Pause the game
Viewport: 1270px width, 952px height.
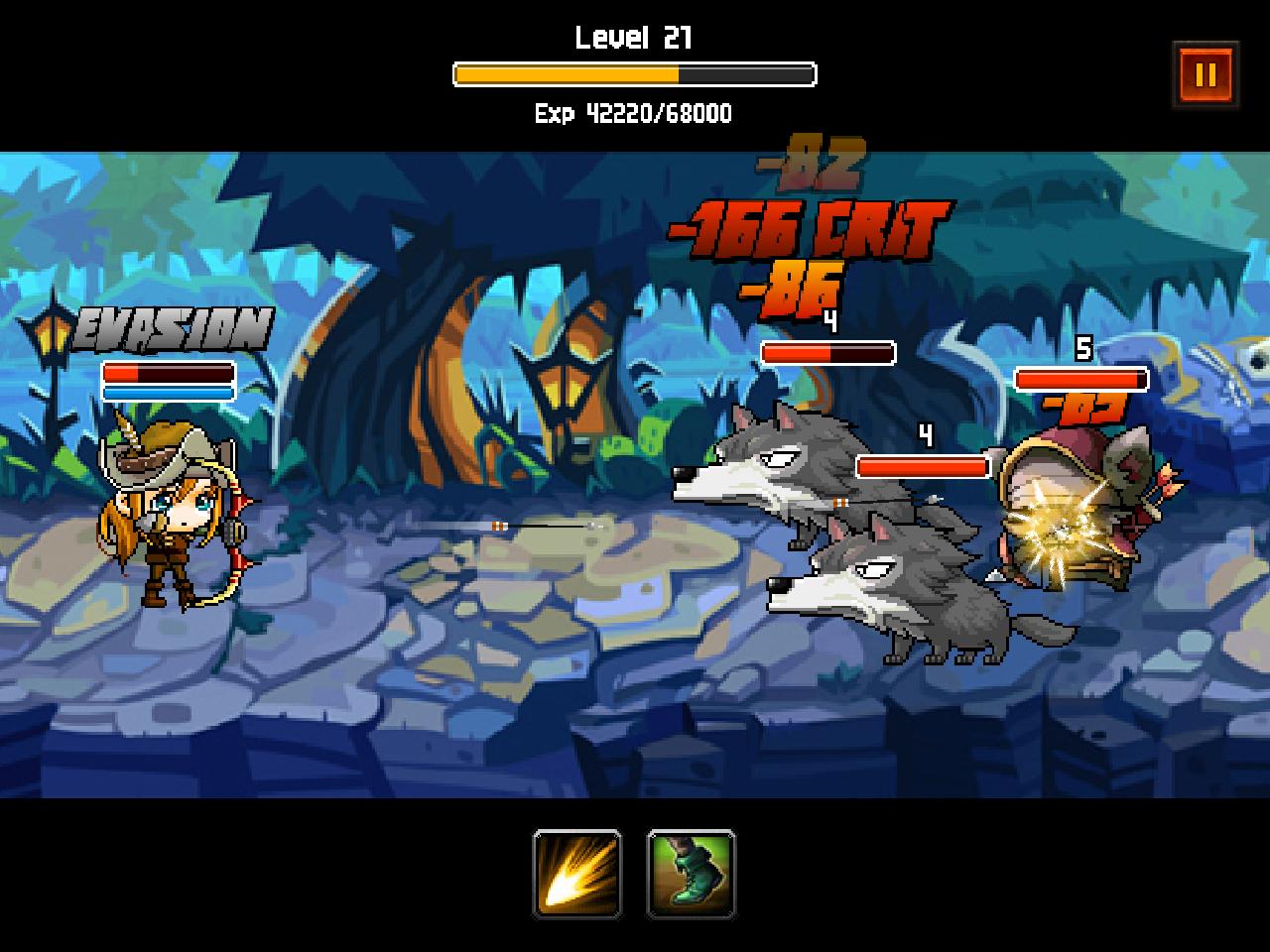click(1207, 72)
